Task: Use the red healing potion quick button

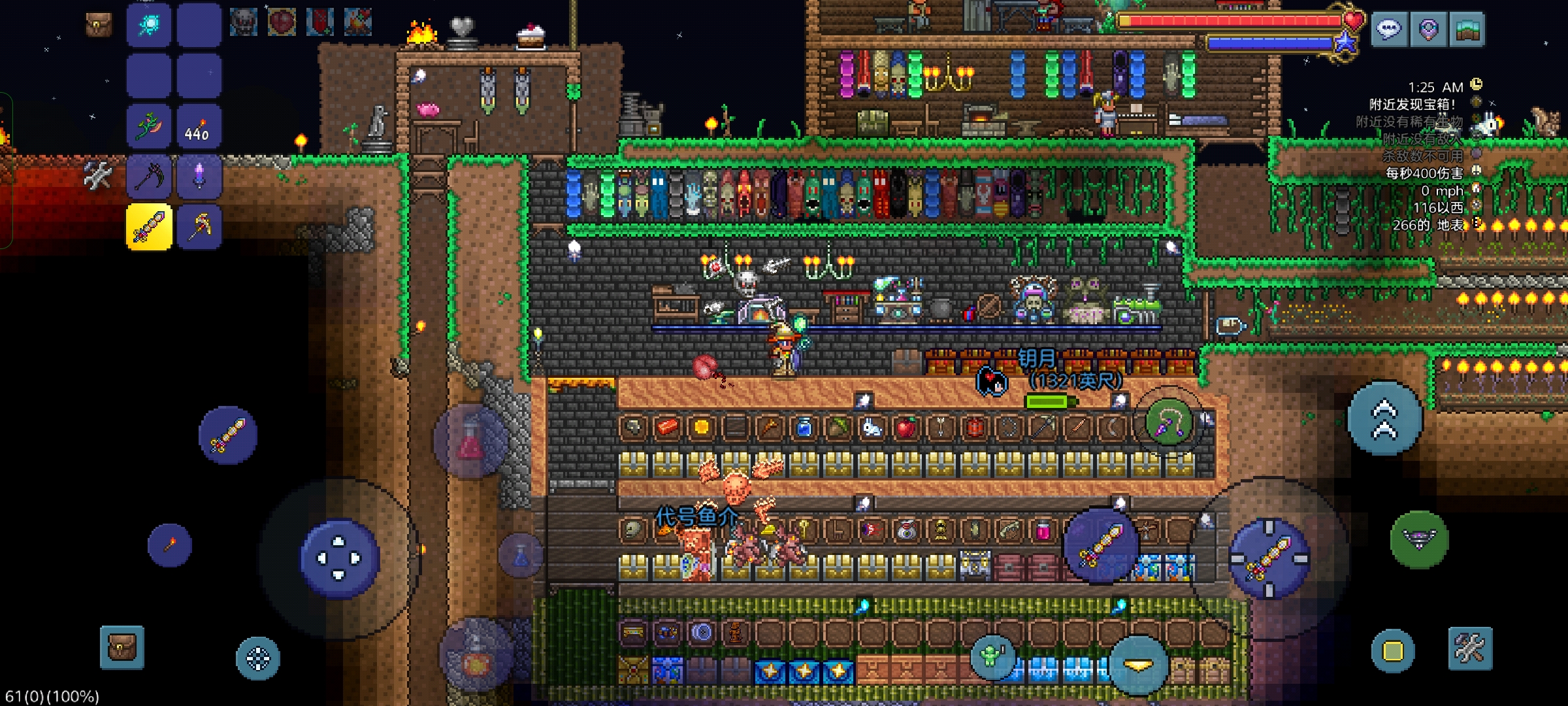Action: [471, 442]
